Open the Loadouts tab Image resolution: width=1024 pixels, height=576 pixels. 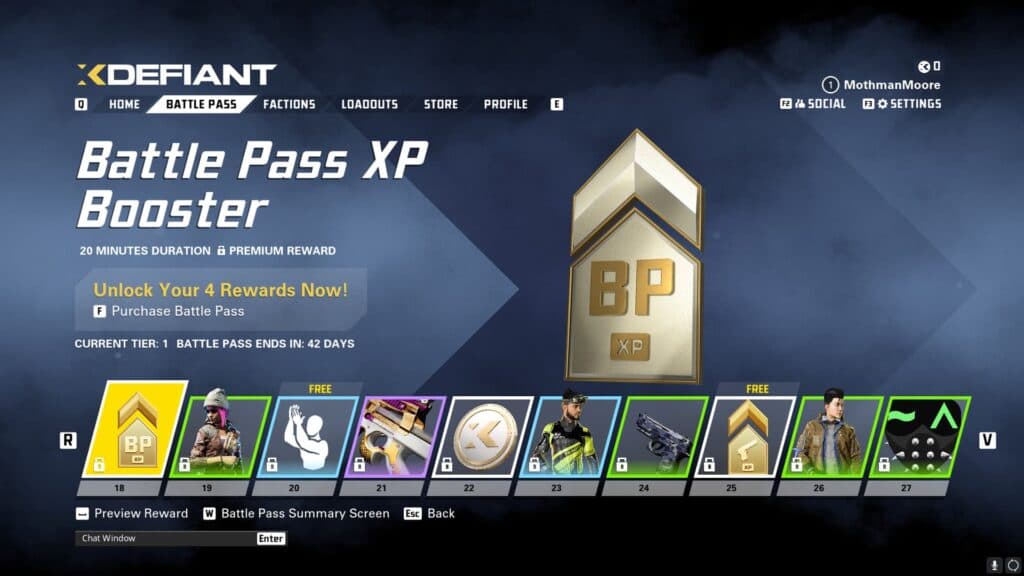369,104
